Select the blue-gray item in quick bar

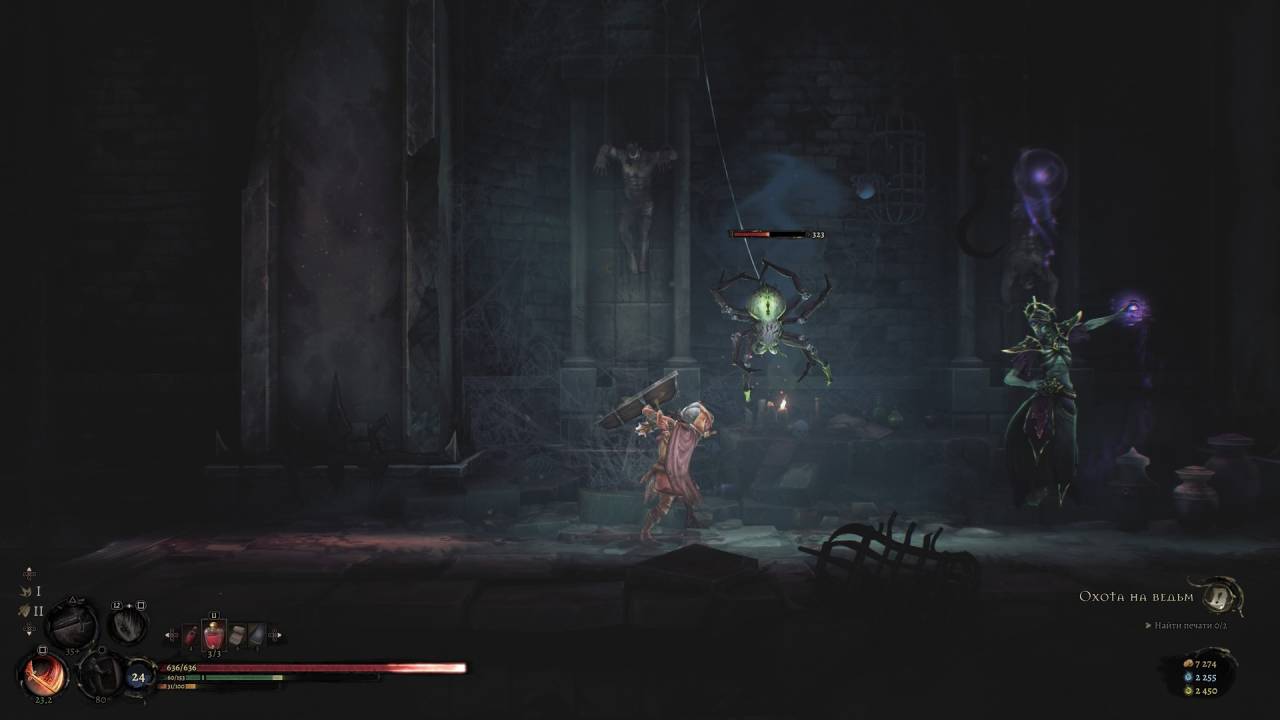tap(257, 635)
